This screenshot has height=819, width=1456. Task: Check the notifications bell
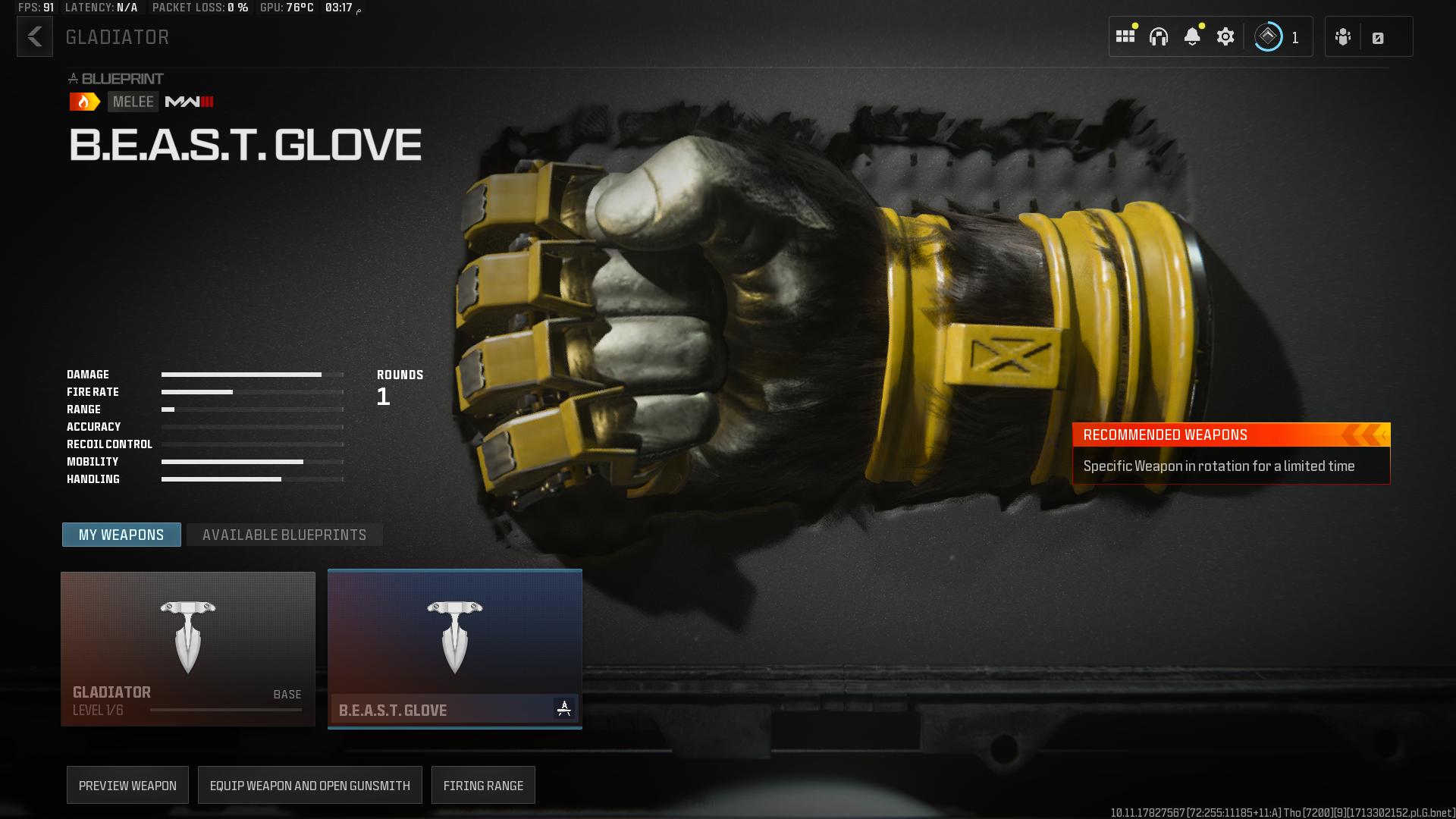tap(1192, 37)
